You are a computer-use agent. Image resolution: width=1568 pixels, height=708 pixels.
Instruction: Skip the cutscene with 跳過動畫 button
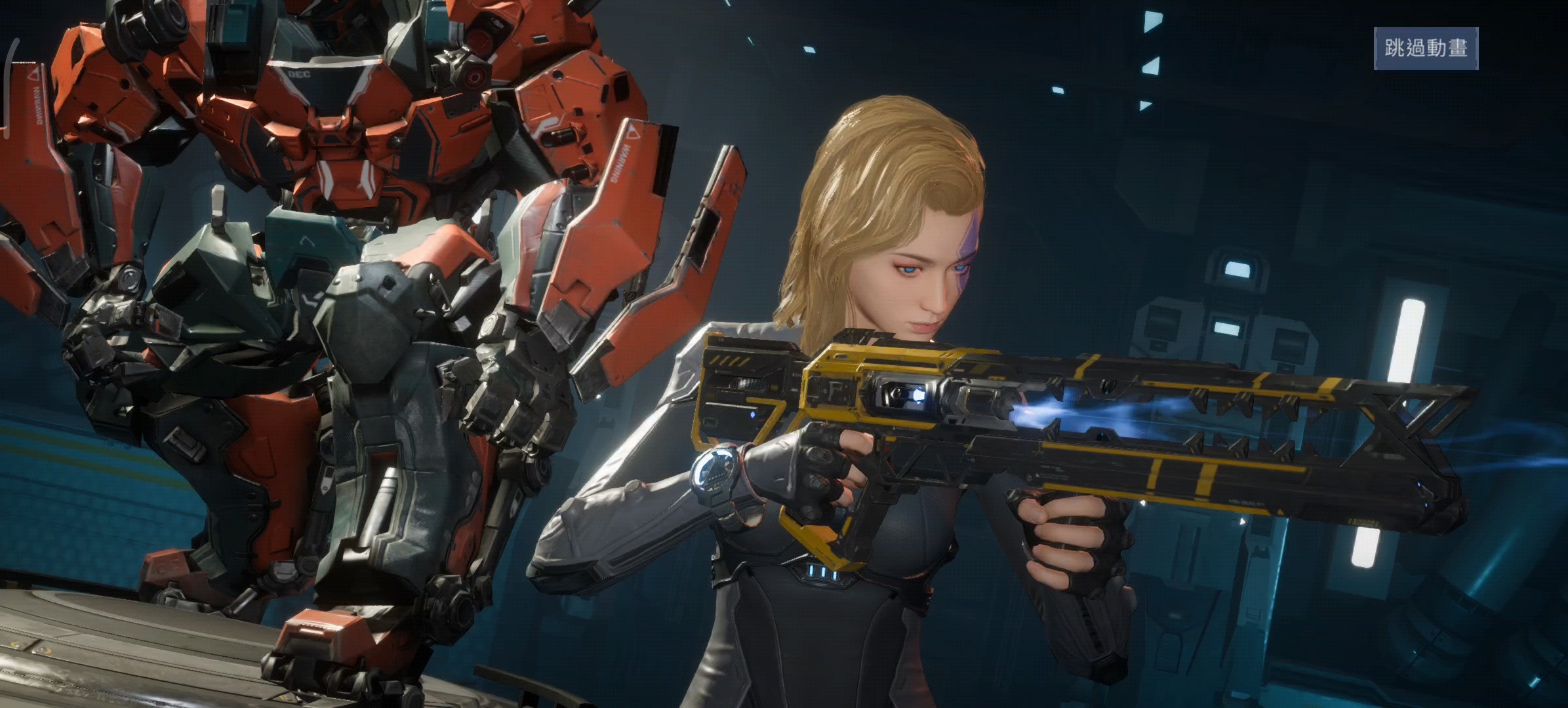click(1426, 49)
